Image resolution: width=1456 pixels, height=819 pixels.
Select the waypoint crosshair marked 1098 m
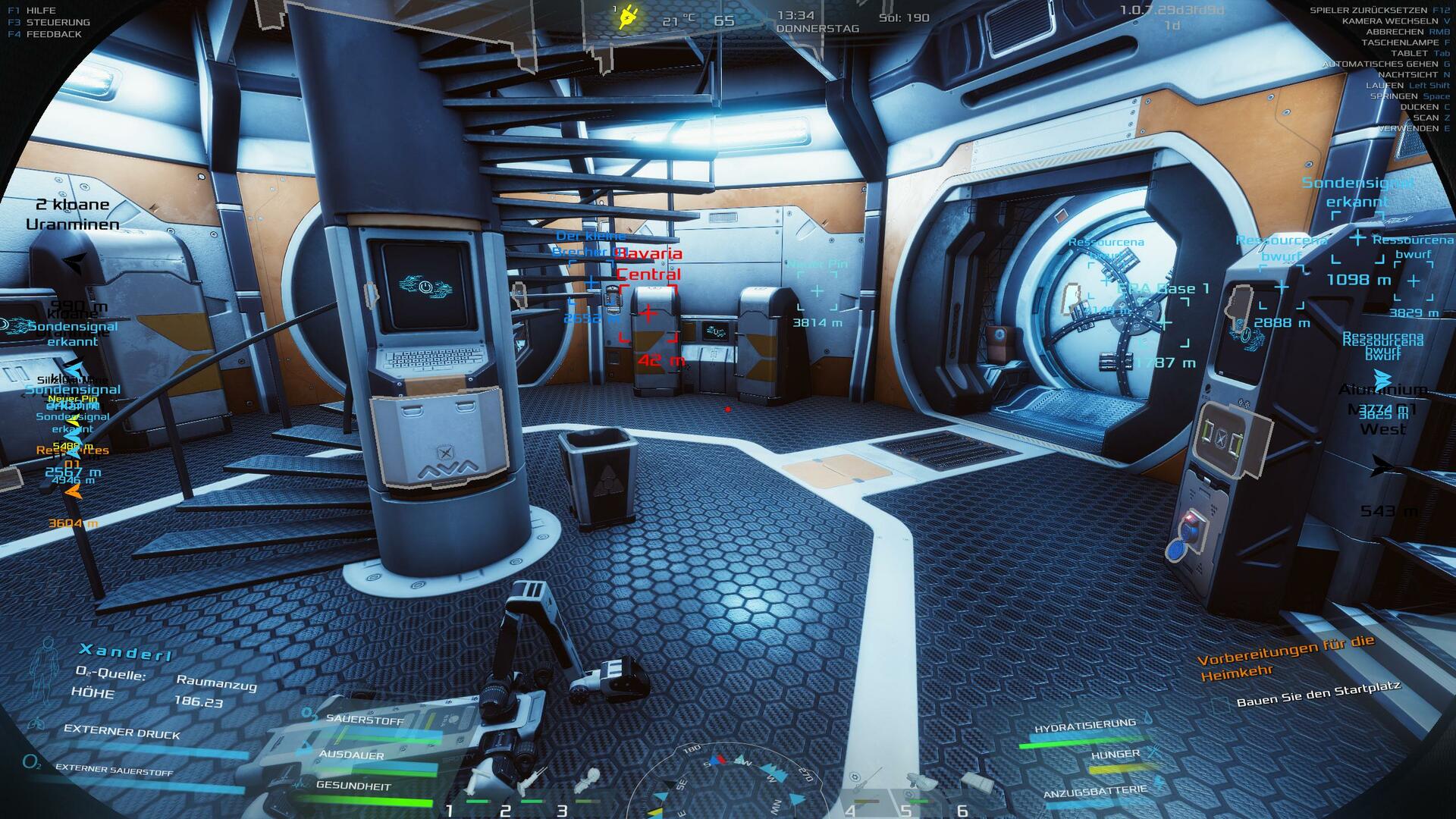[x=1357, y=240]
